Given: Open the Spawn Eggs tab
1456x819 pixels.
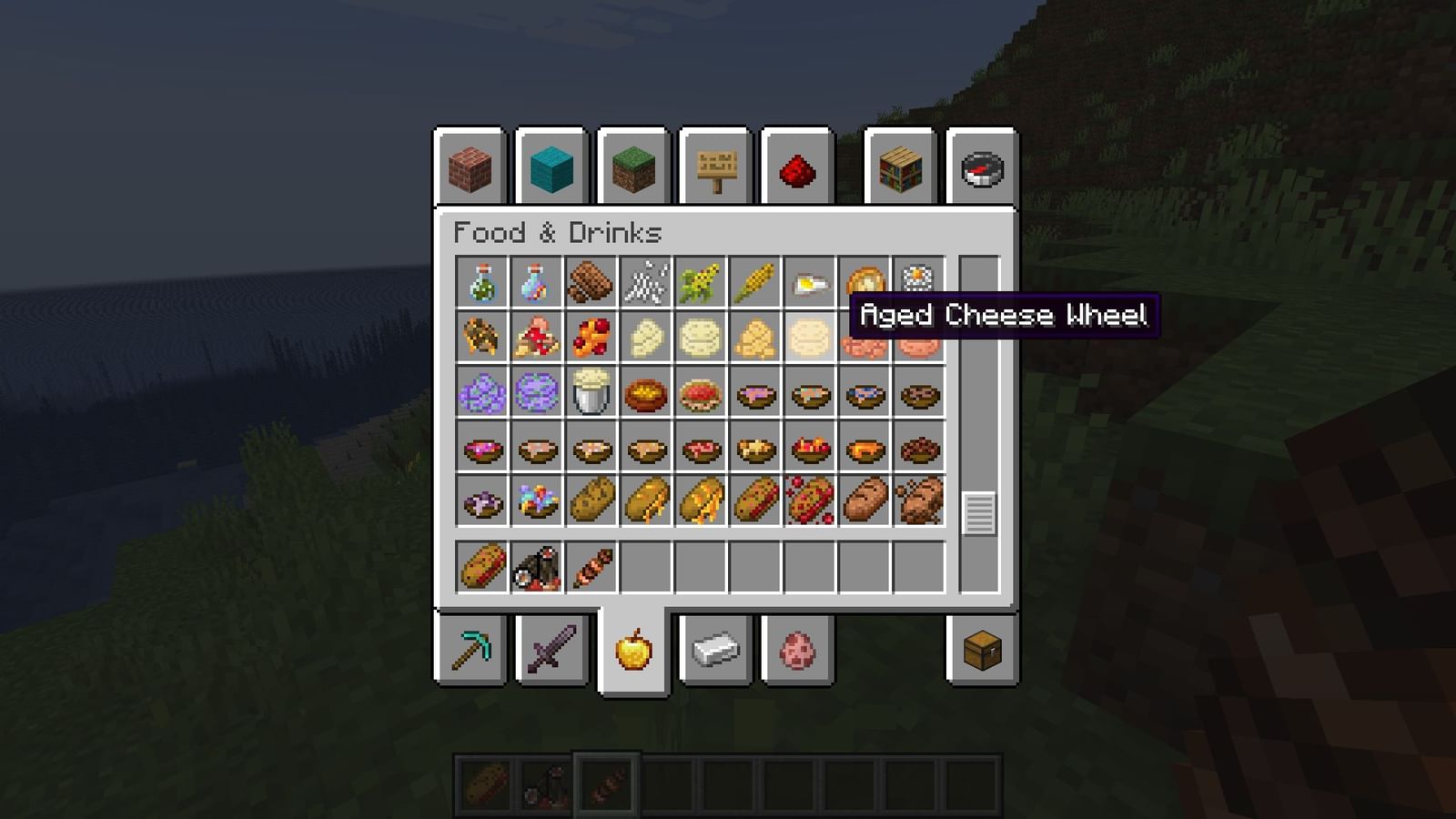Looking at the screenshot, I should point(799,648).
